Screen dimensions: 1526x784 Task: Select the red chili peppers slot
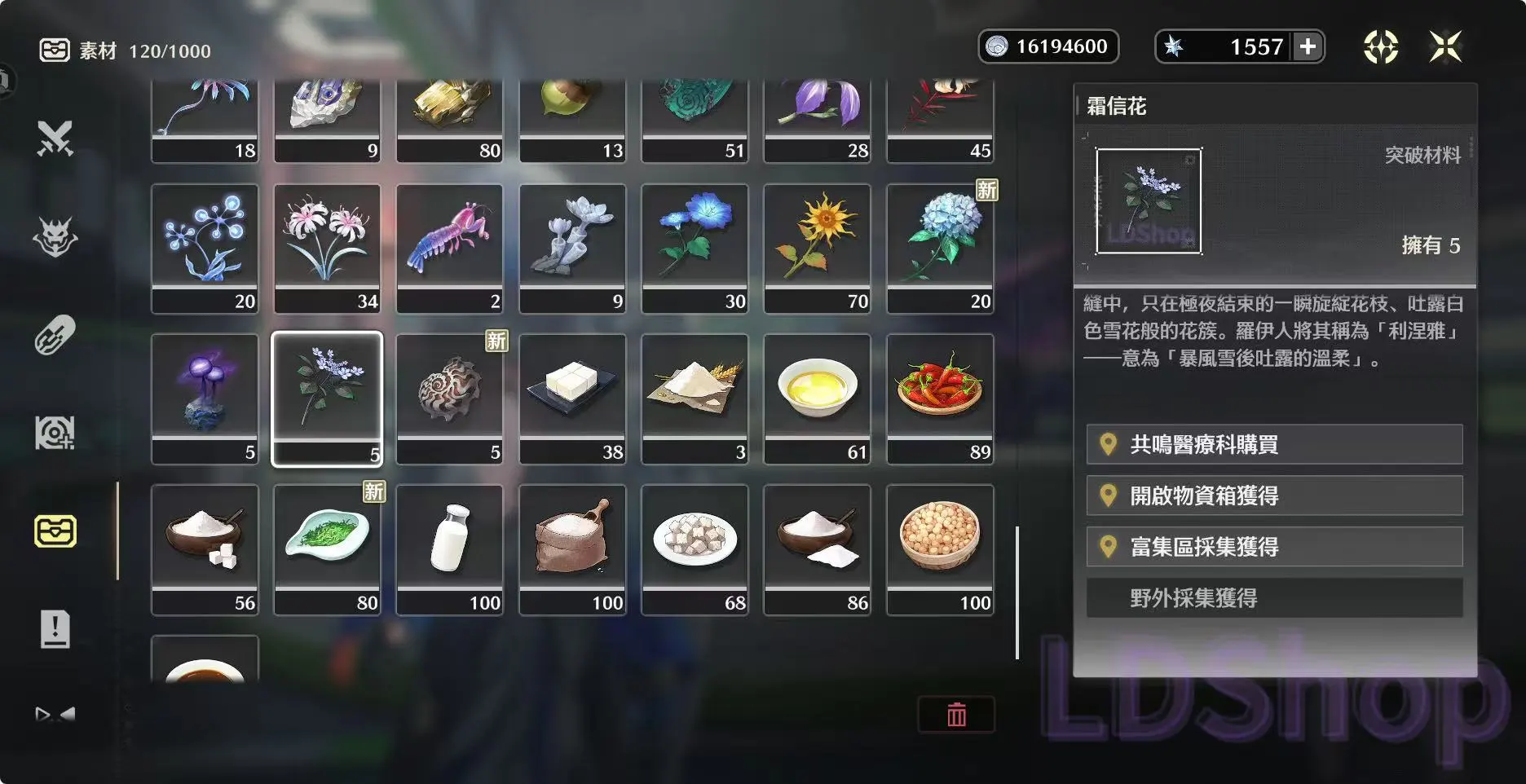click(x=940, y=399)
